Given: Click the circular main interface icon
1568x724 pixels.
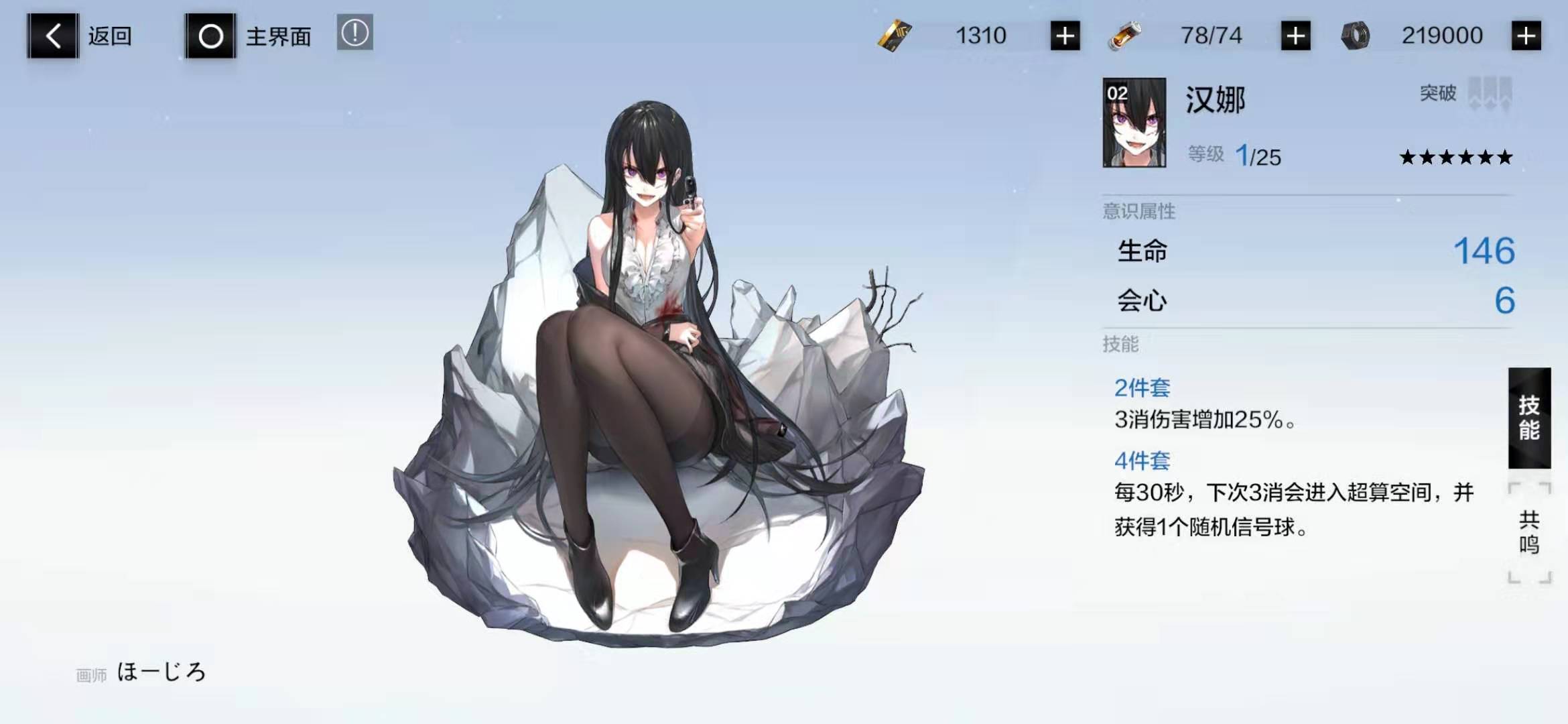Looking at the screenshot, I should pos(210,36).
